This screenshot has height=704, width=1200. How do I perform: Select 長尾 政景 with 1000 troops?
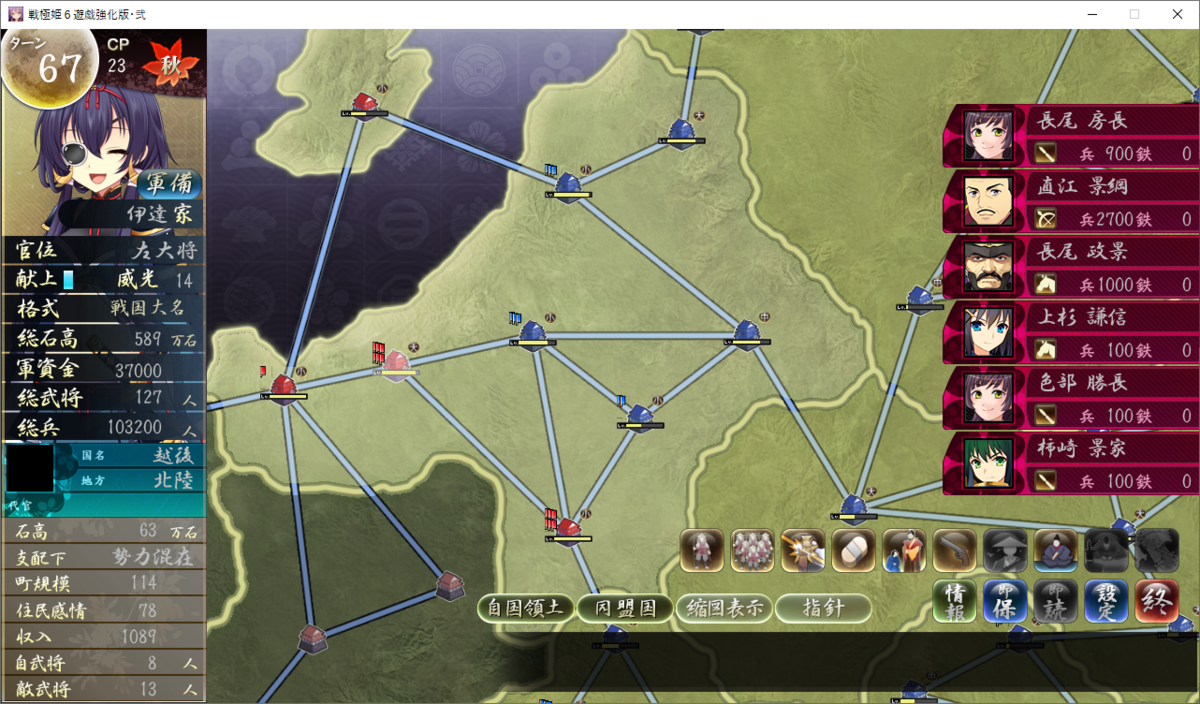click(x=1071, y=268)
